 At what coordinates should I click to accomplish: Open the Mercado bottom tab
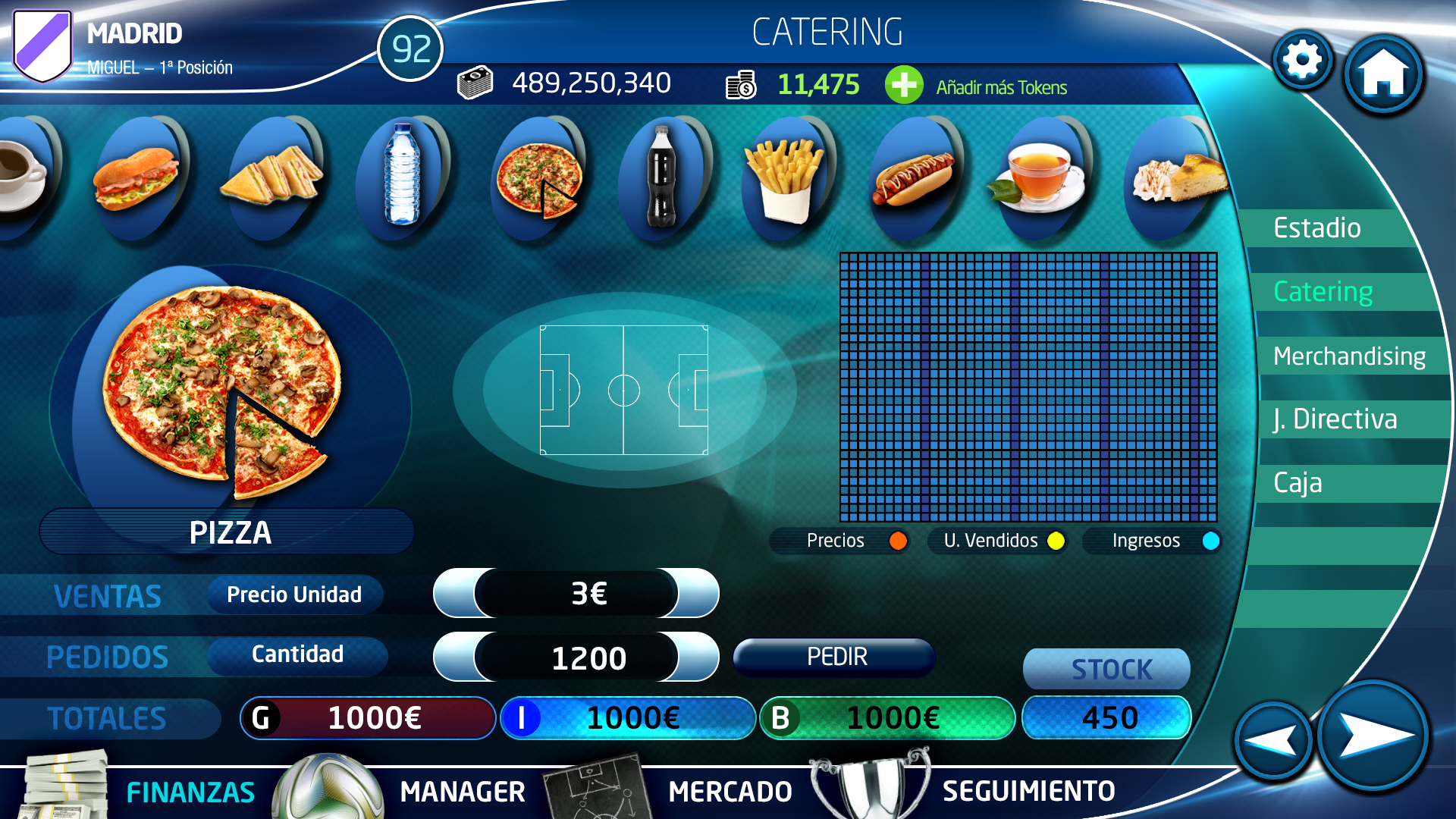tap(730, 792)
